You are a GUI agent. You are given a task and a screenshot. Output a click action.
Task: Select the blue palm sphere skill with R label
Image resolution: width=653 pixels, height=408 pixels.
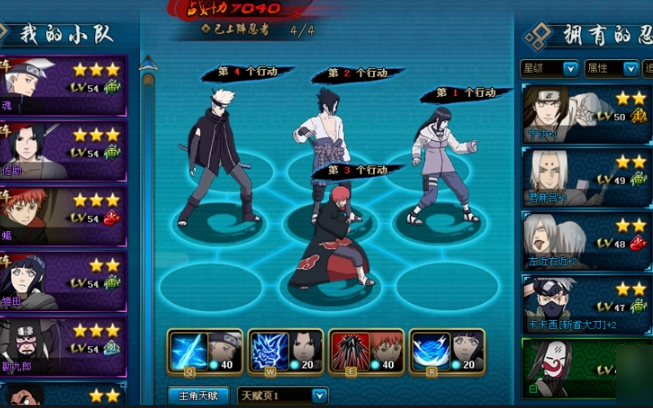pyautogui.click(x=446, y=351)
